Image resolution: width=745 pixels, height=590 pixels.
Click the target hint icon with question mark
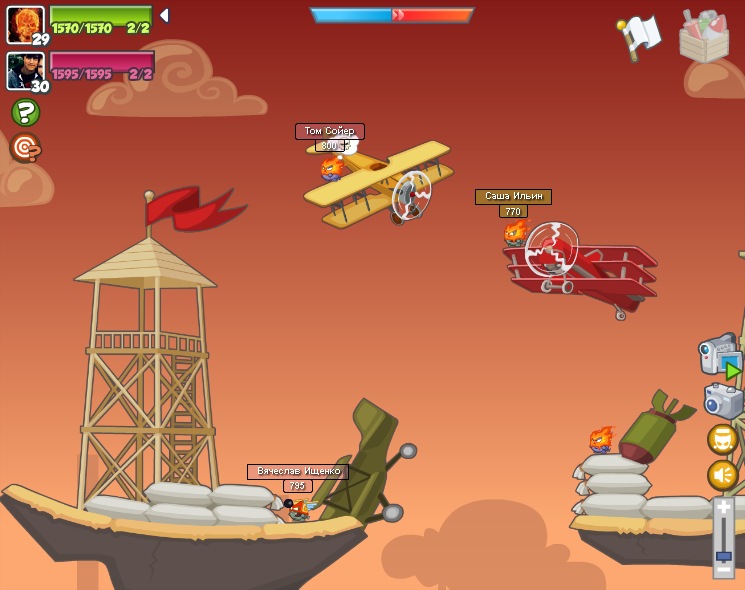pyautogui.click(x=25, y=148)
